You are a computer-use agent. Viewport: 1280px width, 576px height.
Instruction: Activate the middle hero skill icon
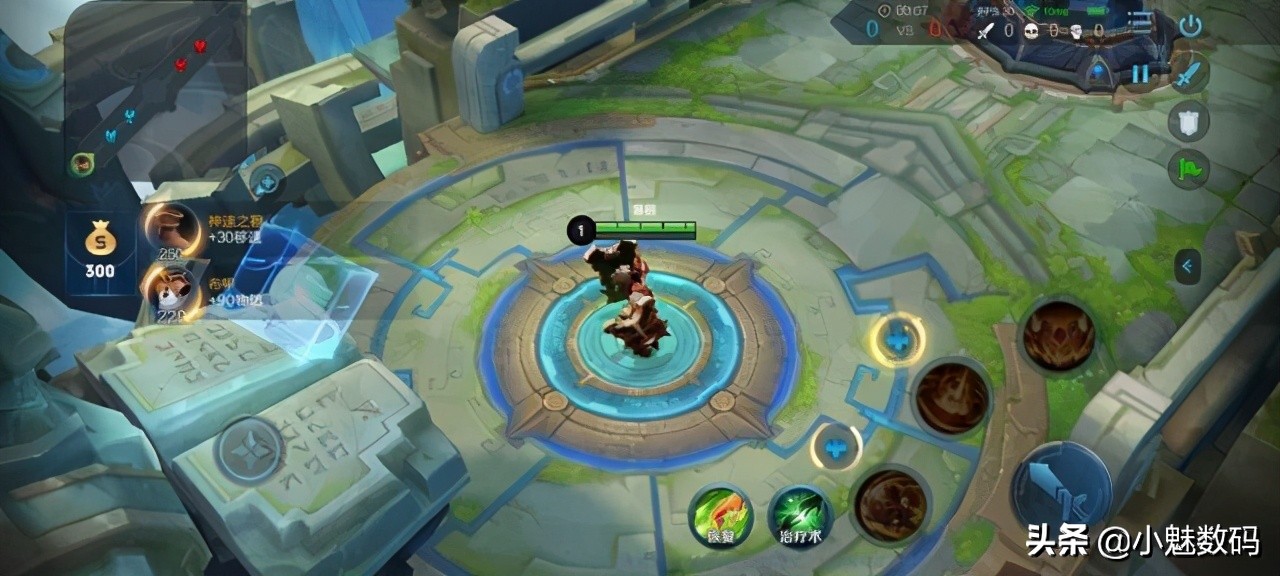951,396
